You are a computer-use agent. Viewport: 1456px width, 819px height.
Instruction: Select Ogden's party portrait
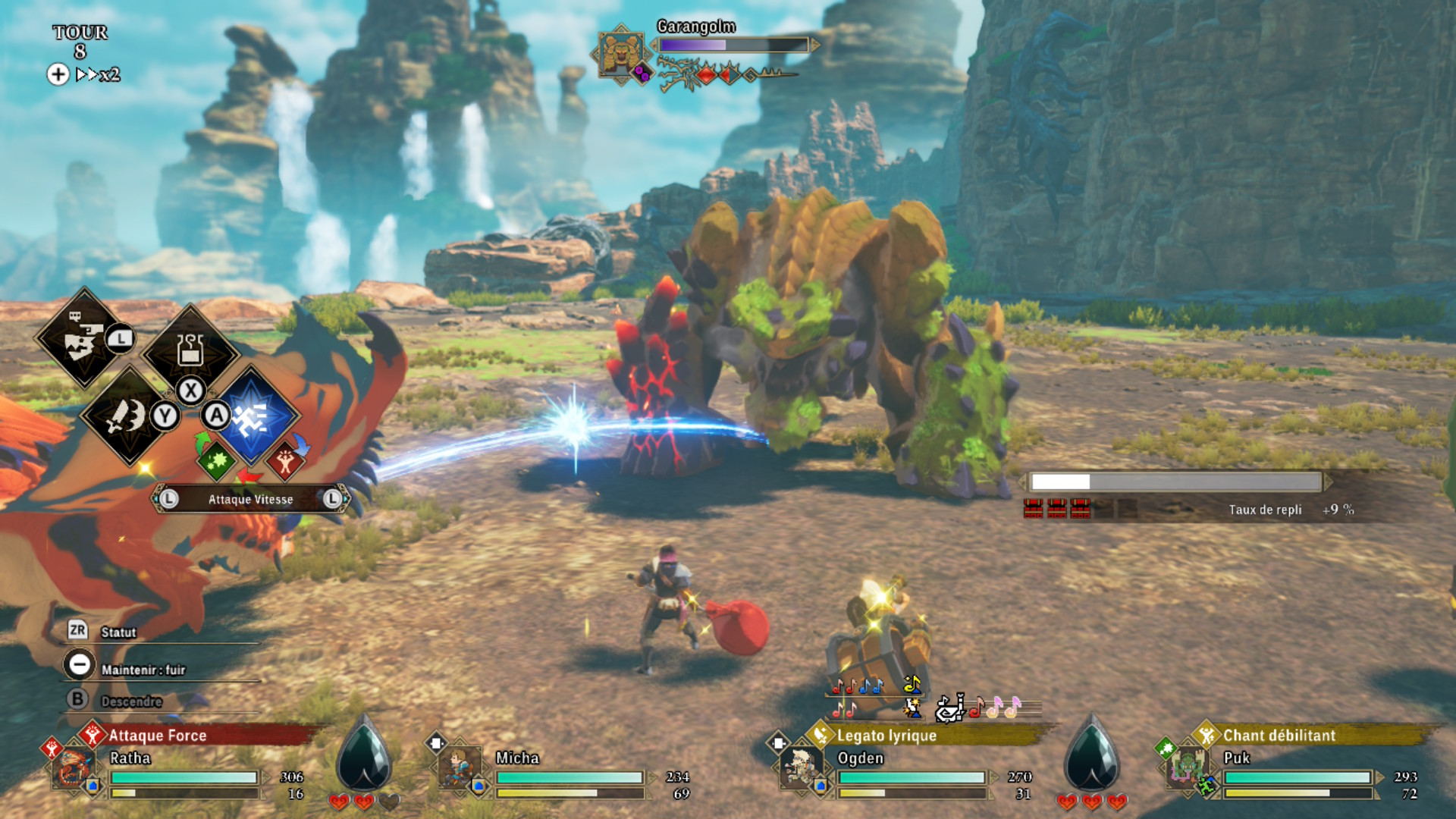coord(800,767)
